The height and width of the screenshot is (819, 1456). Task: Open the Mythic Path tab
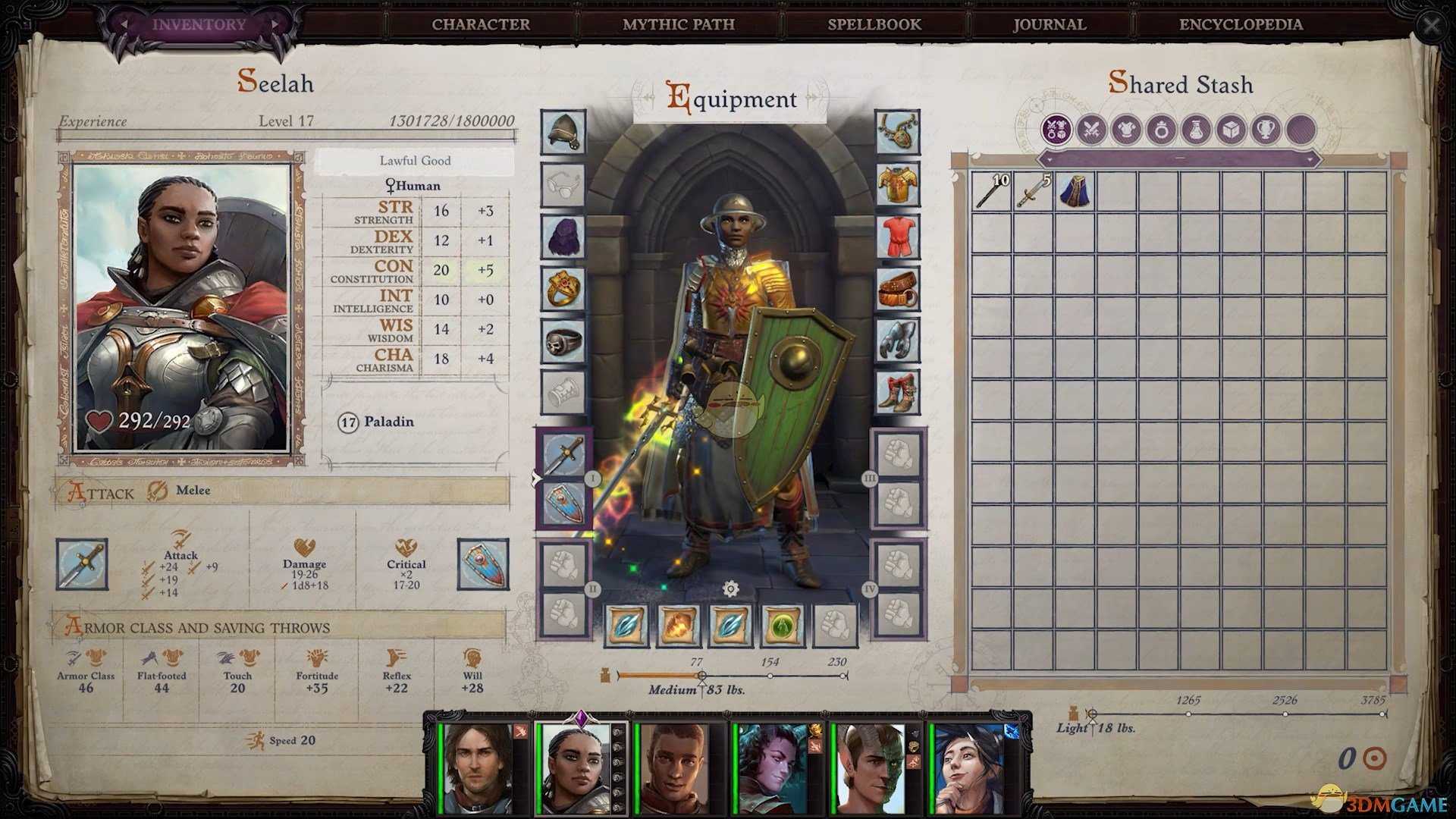point(678,24)
